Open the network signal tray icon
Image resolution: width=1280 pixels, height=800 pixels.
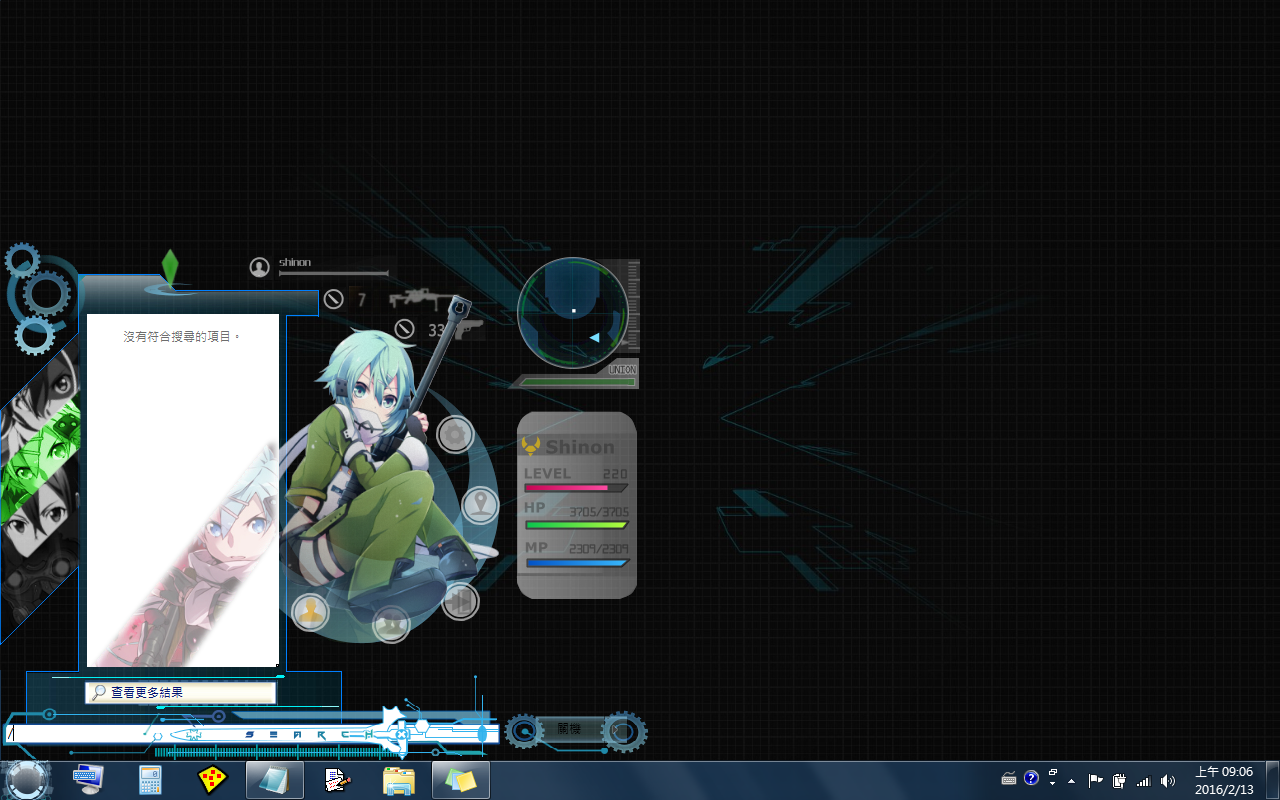pyautogui.click(x=1143, y=780)
